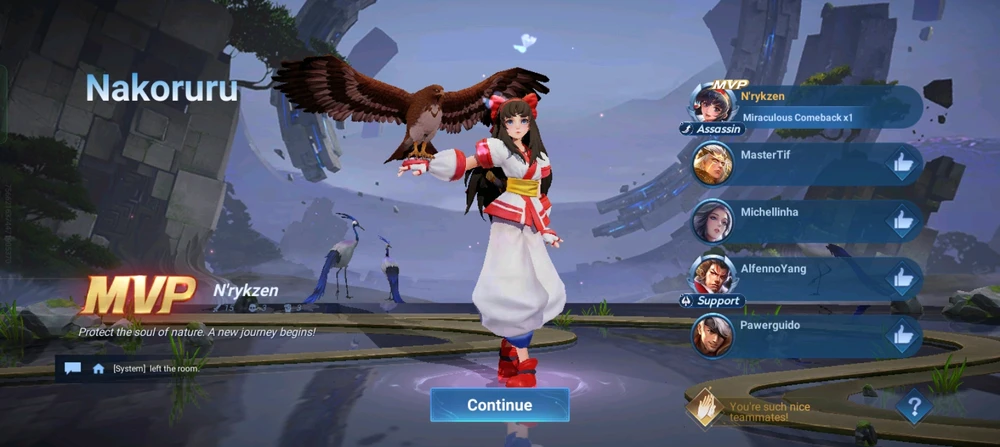Image resolution: width=1000 pixels, height=447 pixels.
Task: Tap Pawerguido's hero portrait
Action: [713, 335]
